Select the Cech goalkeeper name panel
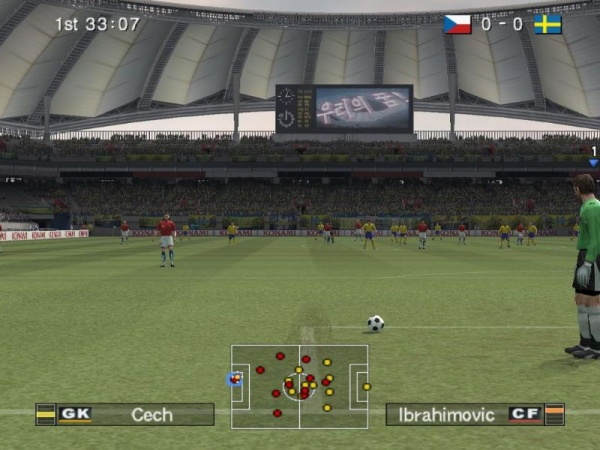Screen dimensions: 600x450 (x=125, y=414)
